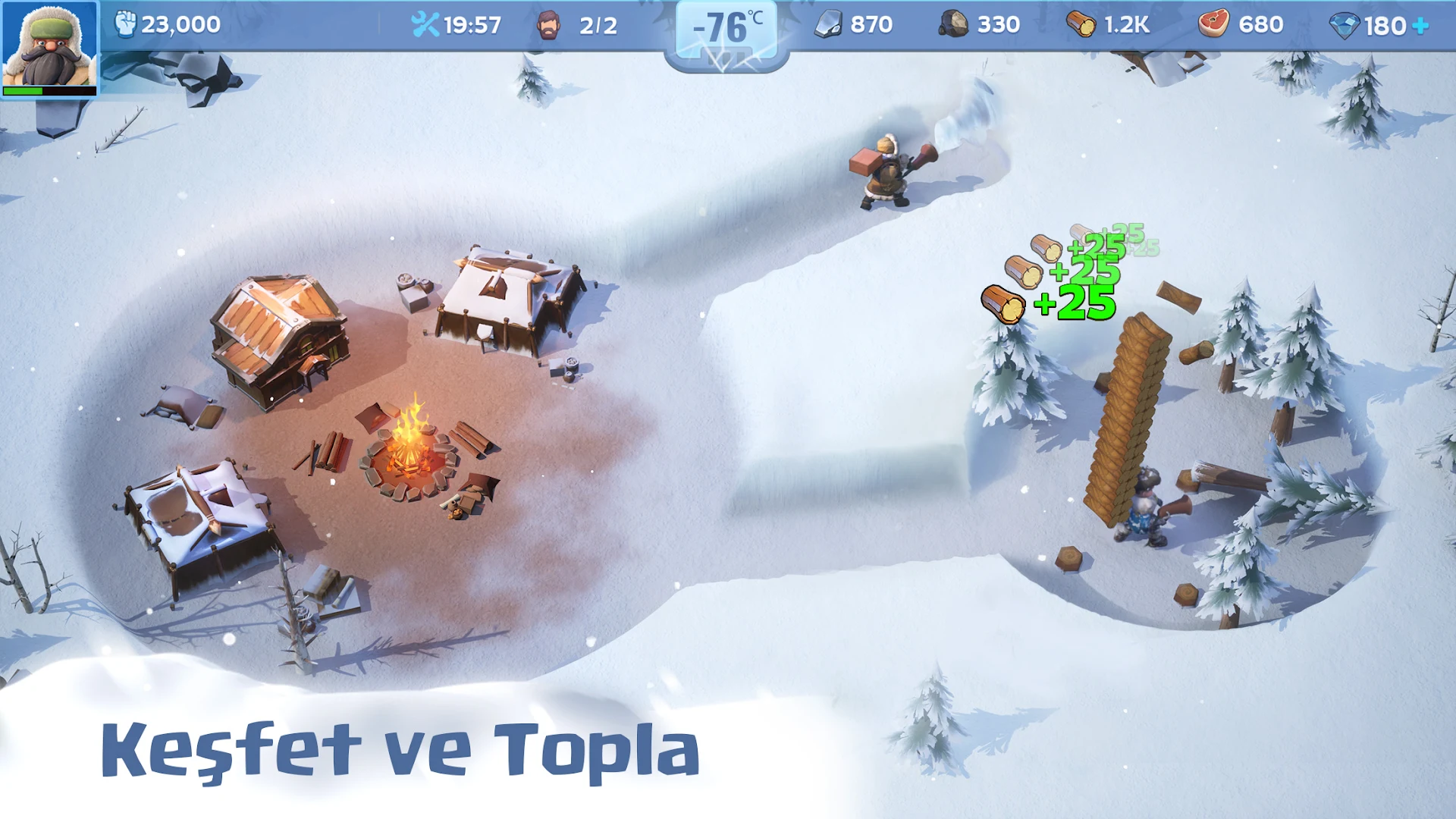Select the worker icon showing 2/2
Image resolution: width=1456 pixels, height=819 pixels.
pos(548,24)
